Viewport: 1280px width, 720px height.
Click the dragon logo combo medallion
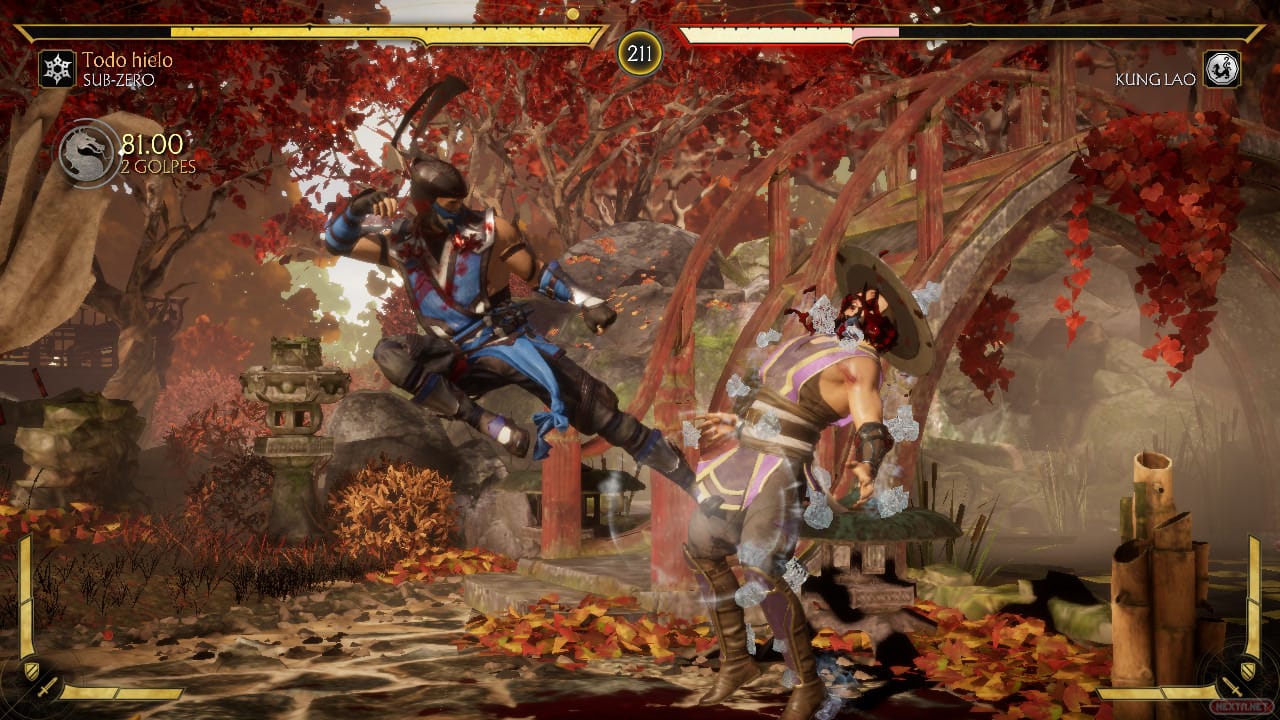click(x=88, y=153)
